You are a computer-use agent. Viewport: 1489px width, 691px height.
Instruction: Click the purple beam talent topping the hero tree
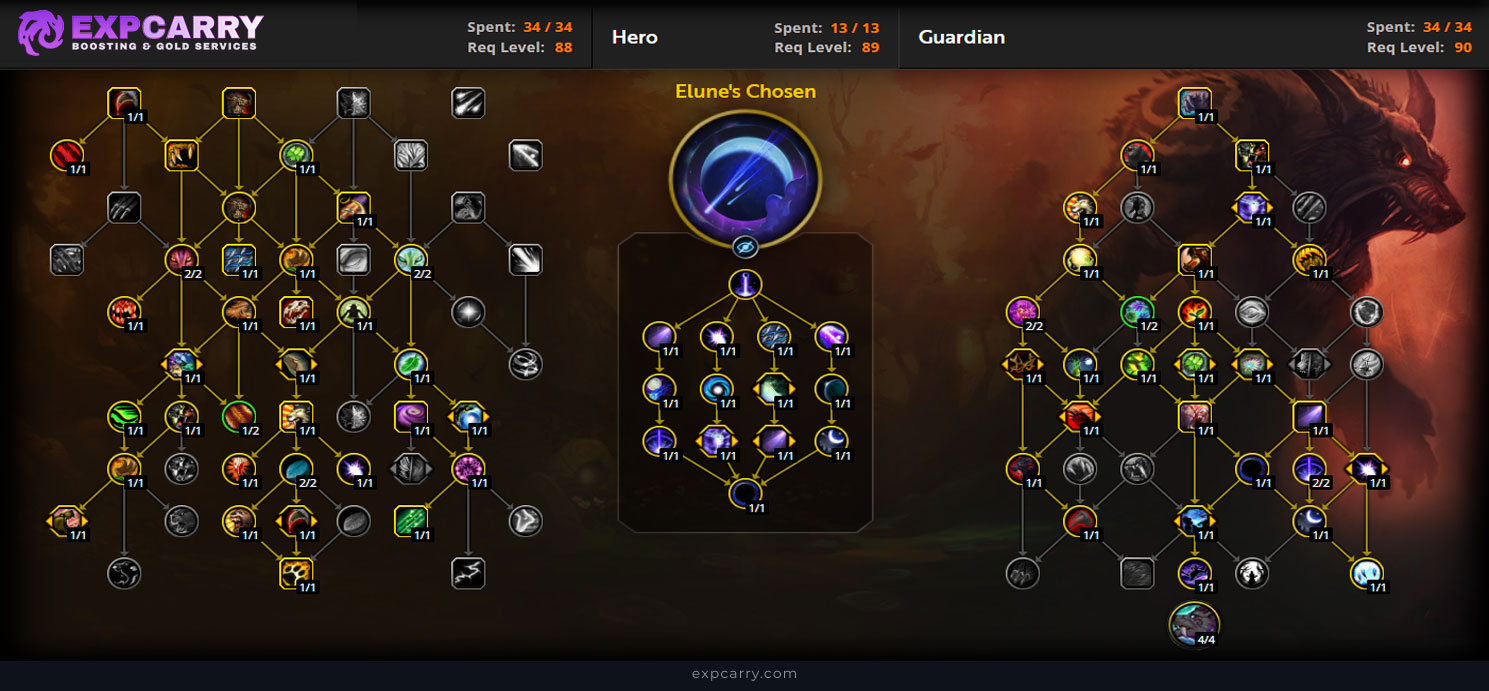(745, 285)
